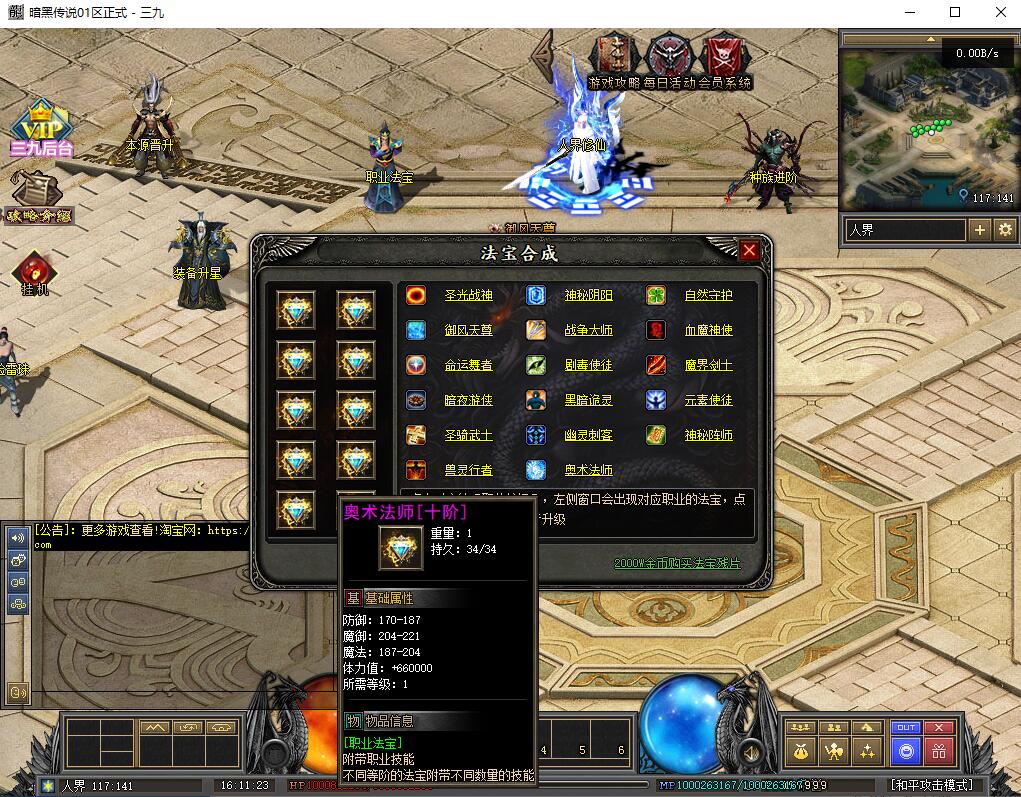The width and height of the screenshot is (1021, 797).
Task: Close the game window
Action: [1001, 12]
